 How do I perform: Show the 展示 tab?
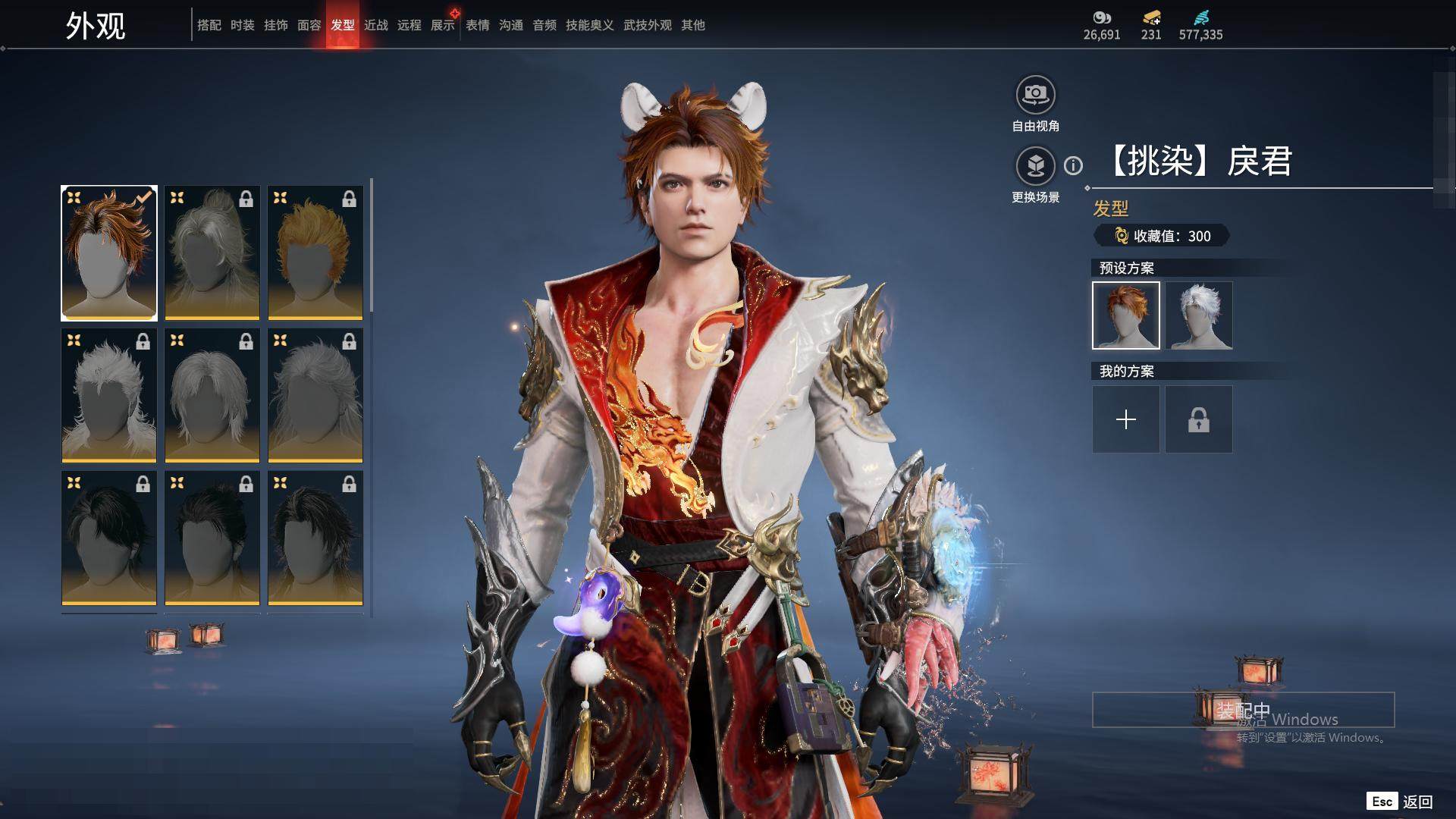443,25
